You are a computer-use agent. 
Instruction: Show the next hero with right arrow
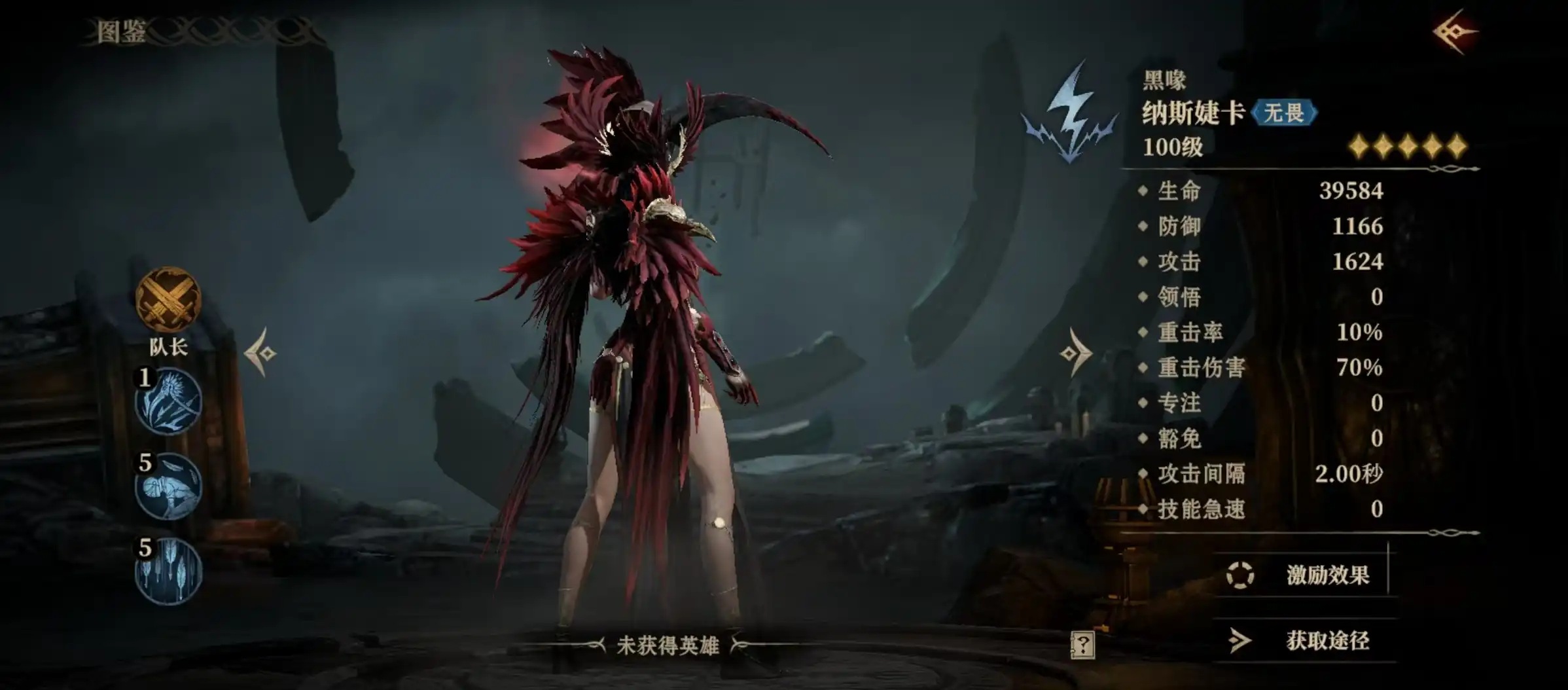[1076, 353]
